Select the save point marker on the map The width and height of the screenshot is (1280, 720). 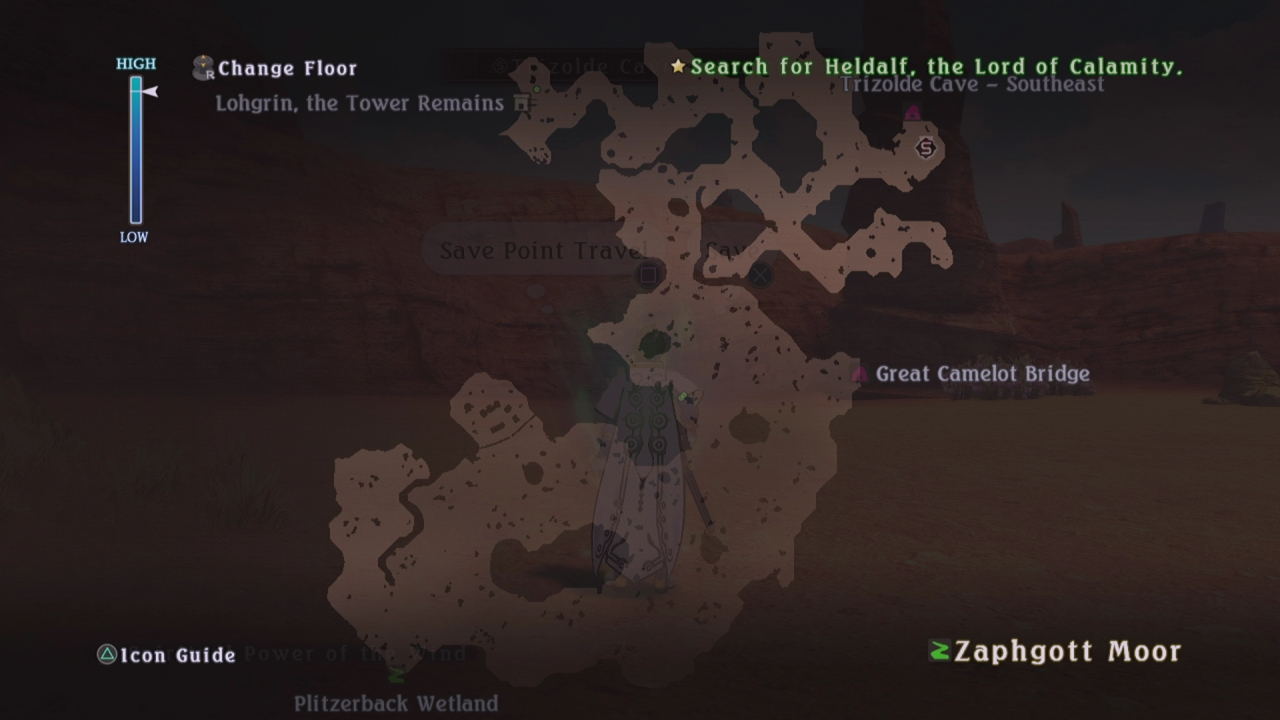click(x=926, y=148)
